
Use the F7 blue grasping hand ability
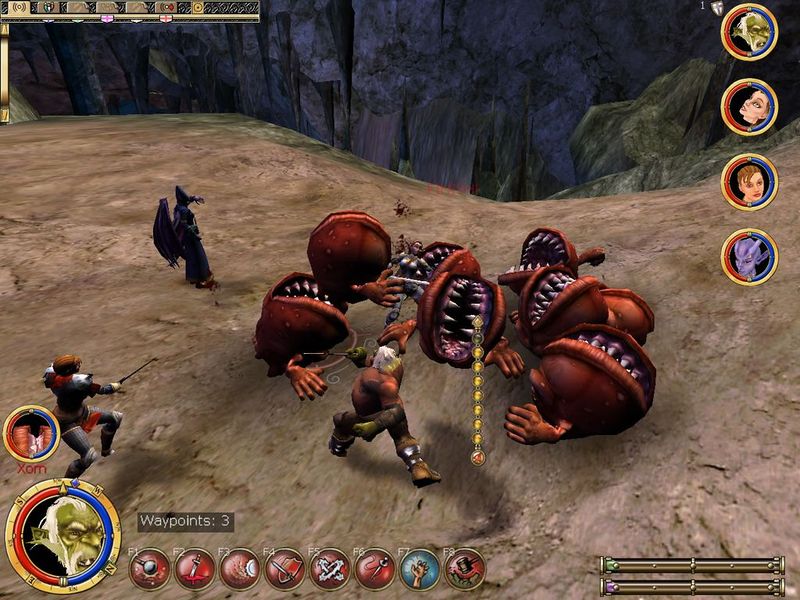[x=420, y=568]
